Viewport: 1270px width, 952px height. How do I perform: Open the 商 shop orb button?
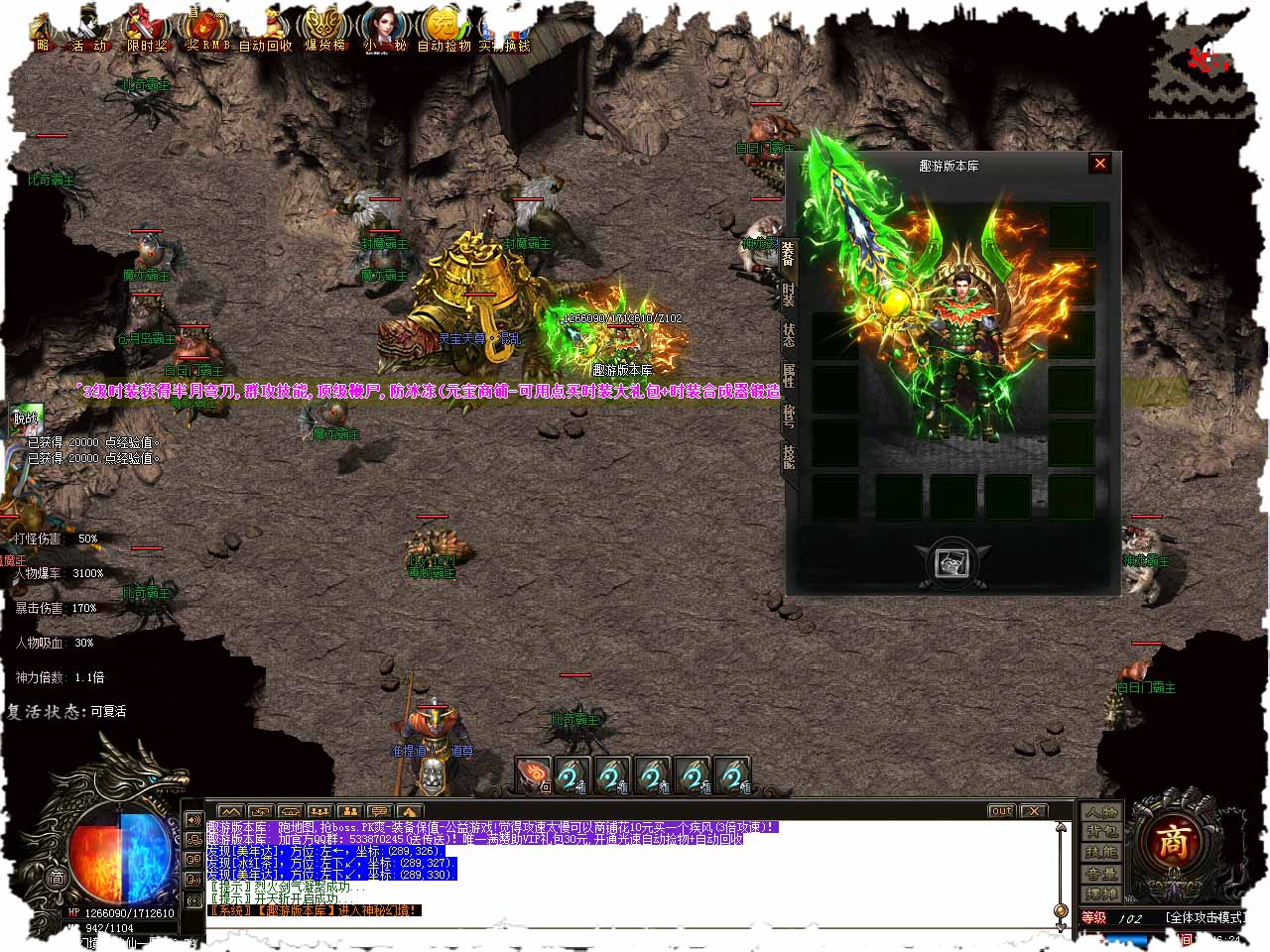[x=1173, y=843]
